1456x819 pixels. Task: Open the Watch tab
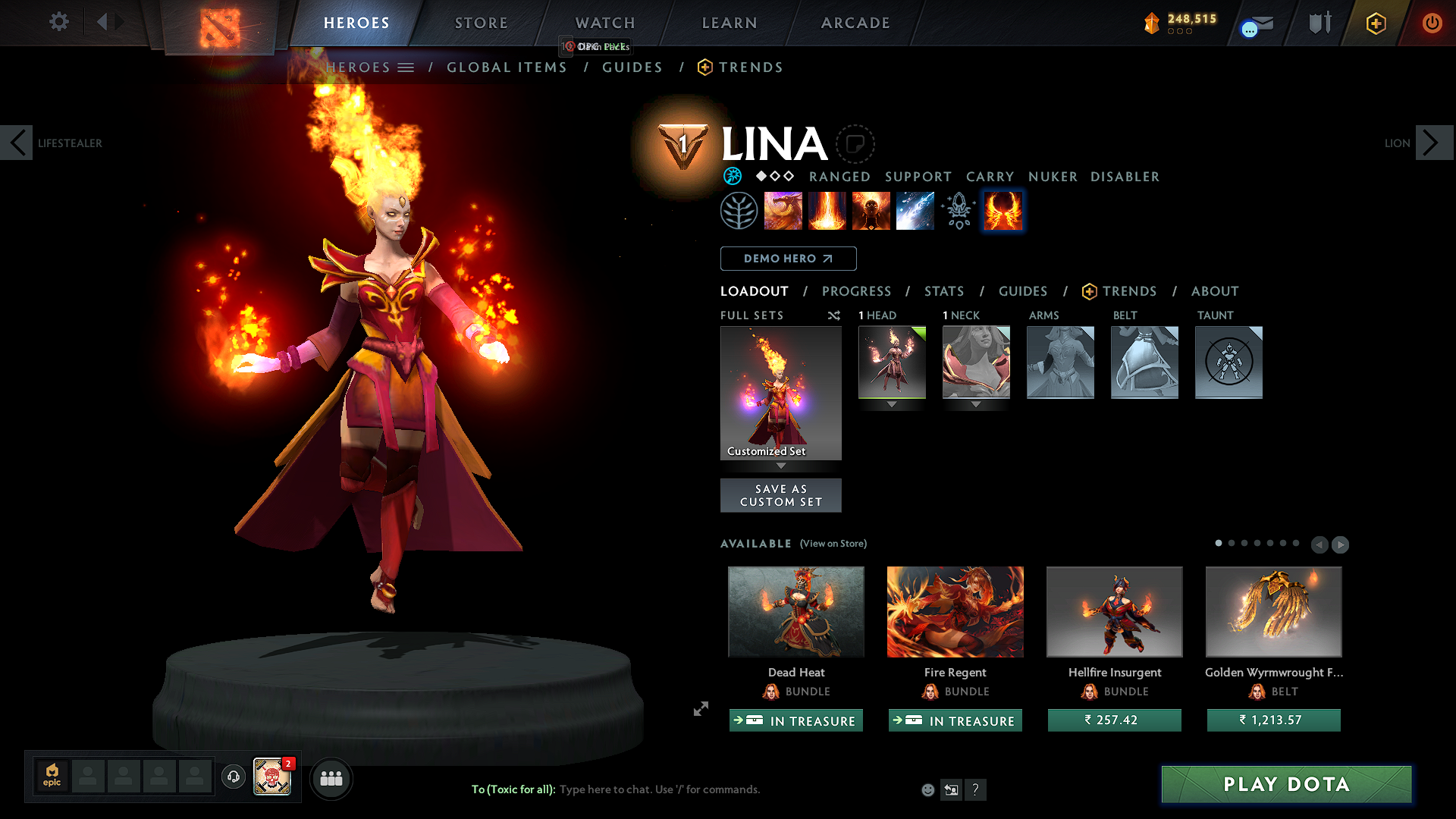pyautogui.click(x=605, y=23)
